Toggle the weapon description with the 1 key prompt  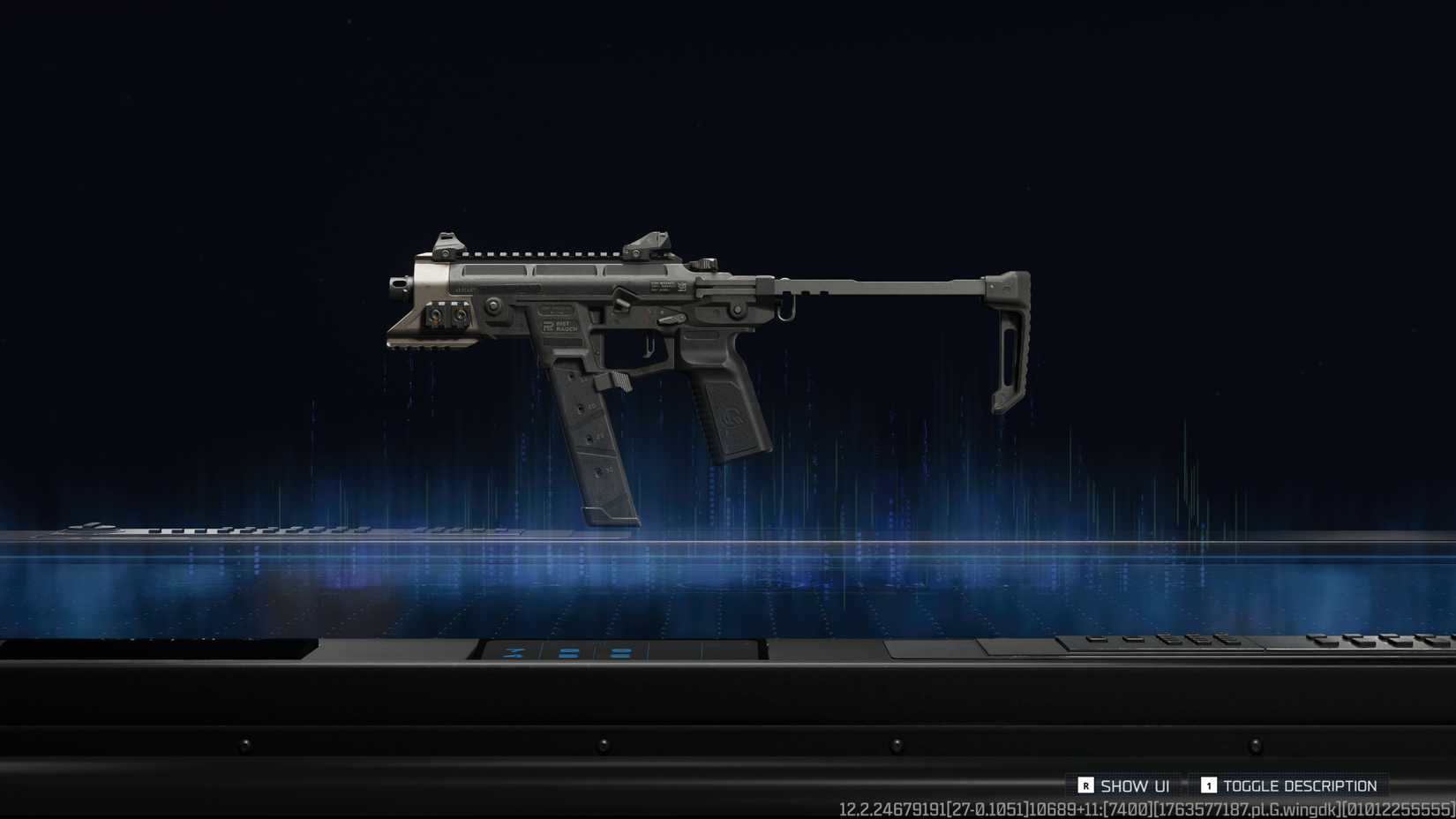tap(1208, 785)
